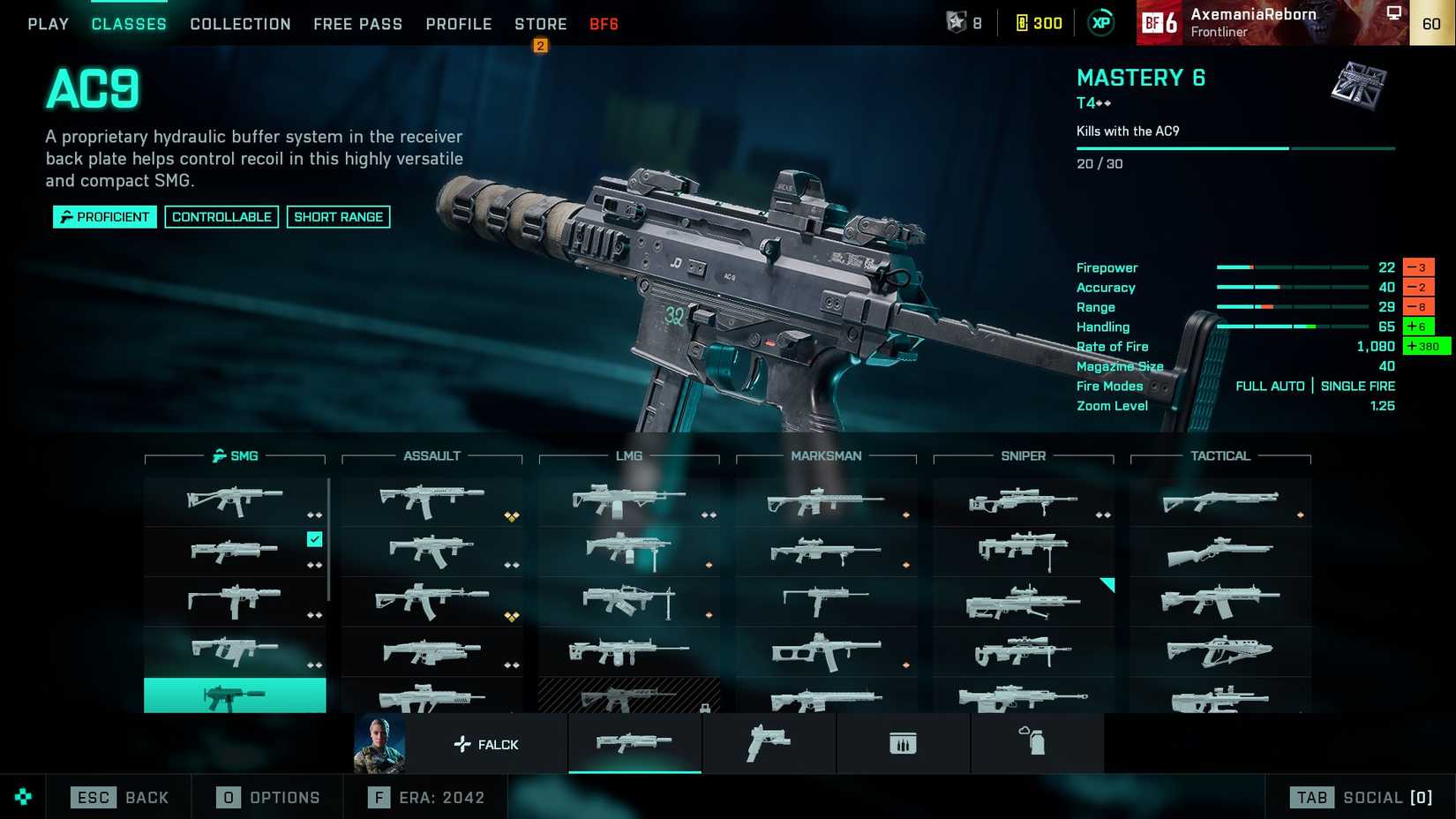
Task: Open the SMG weapon category column
Action: click(x=234, y=455)
